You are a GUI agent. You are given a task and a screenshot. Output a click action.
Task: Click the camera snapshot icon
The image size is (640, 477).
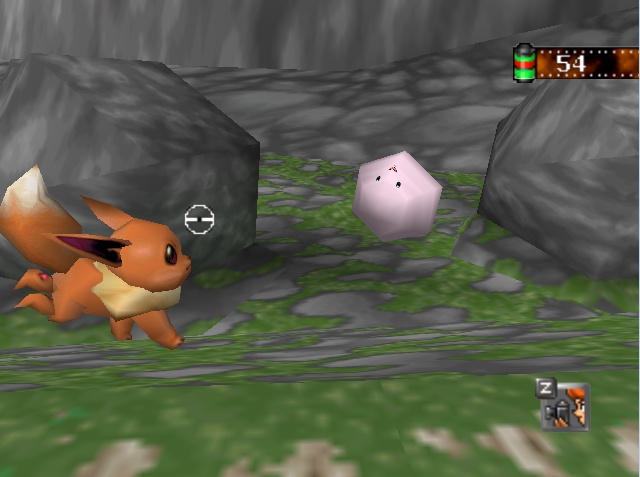tap(567, 408)
